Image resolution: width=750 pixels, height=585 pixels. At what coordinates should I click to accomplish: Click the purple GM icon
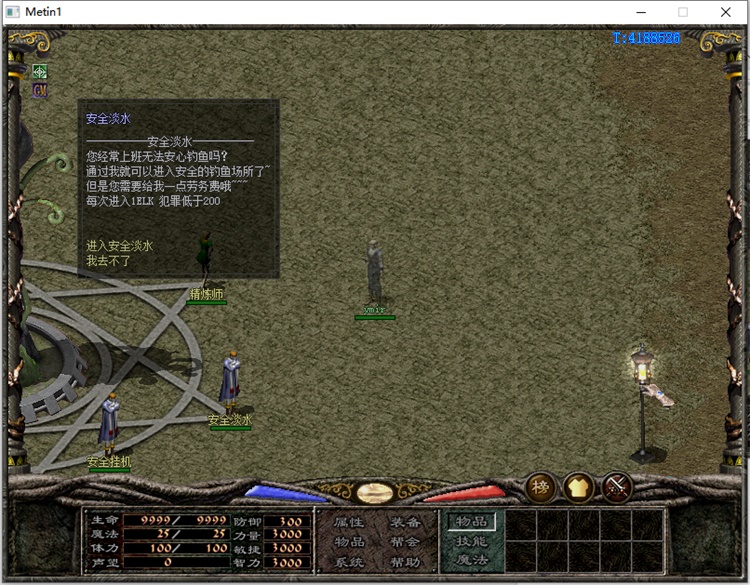pos(40,90)
